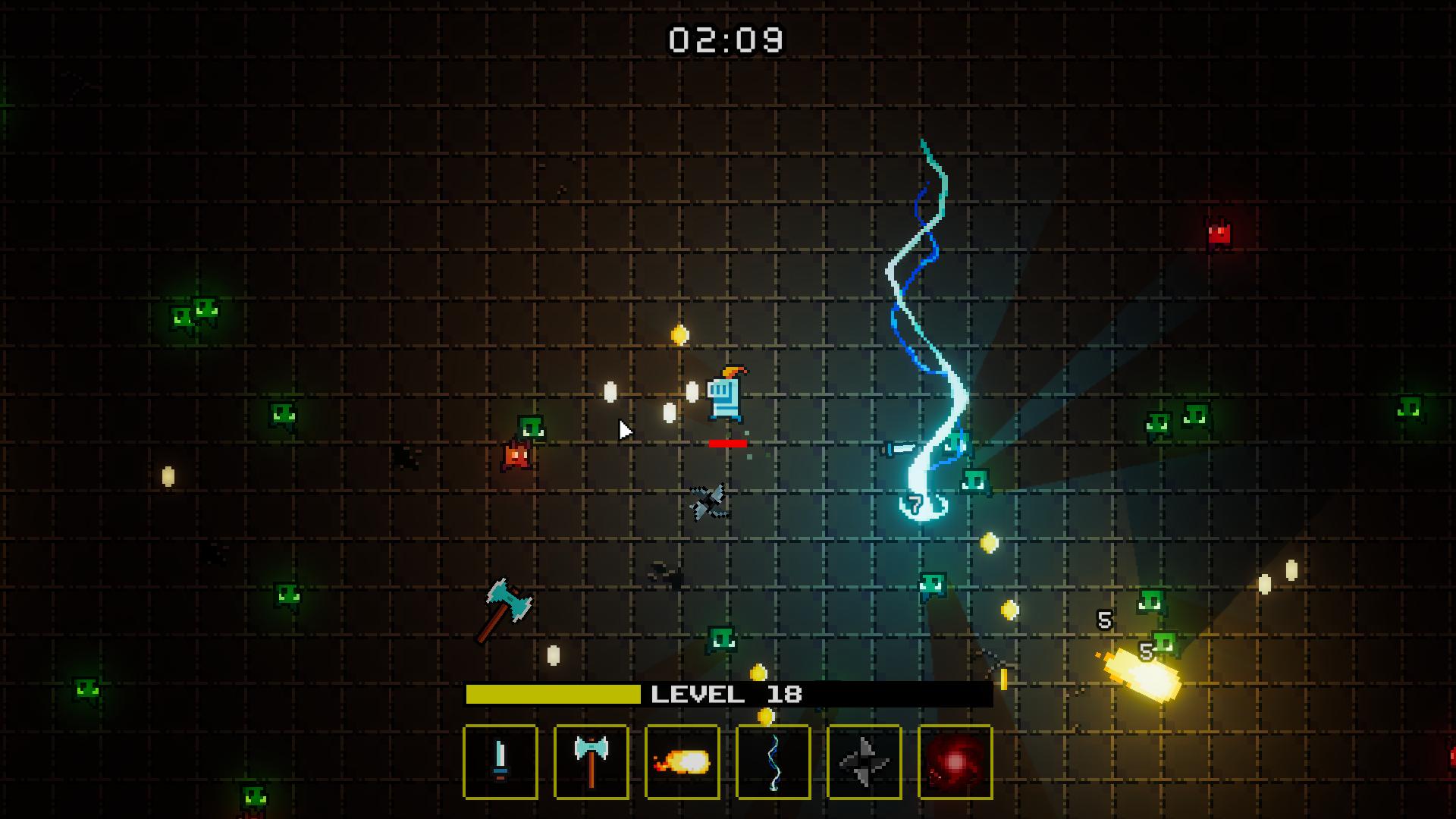The height and width of the screenshot is (819, 1456).
Task: Click the yellow experience progress bar
Action: tap(552, 692)
